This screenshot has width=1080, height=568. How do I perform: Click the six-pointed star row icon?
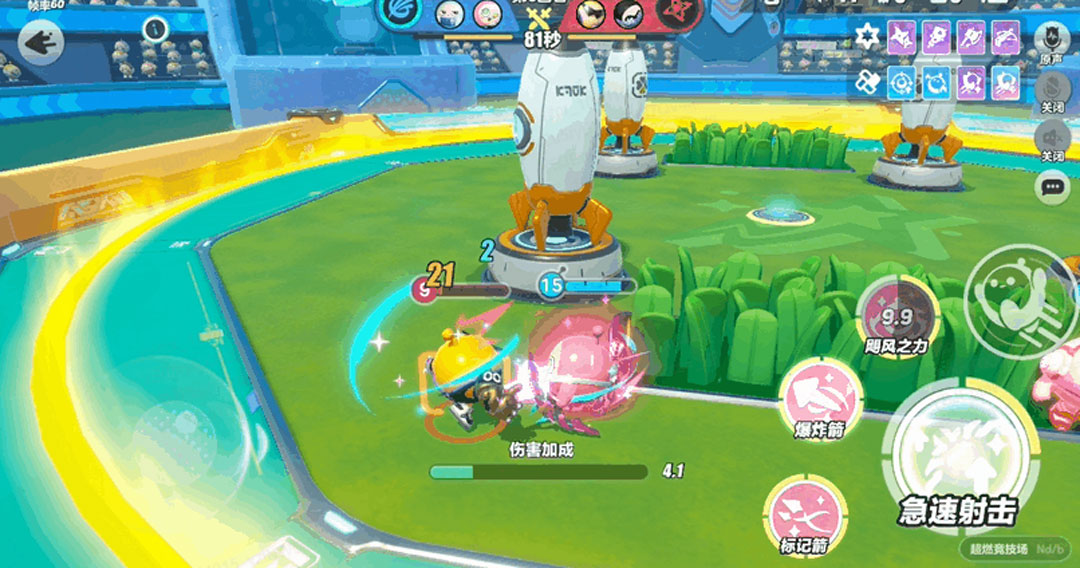(x=868, y=38)
